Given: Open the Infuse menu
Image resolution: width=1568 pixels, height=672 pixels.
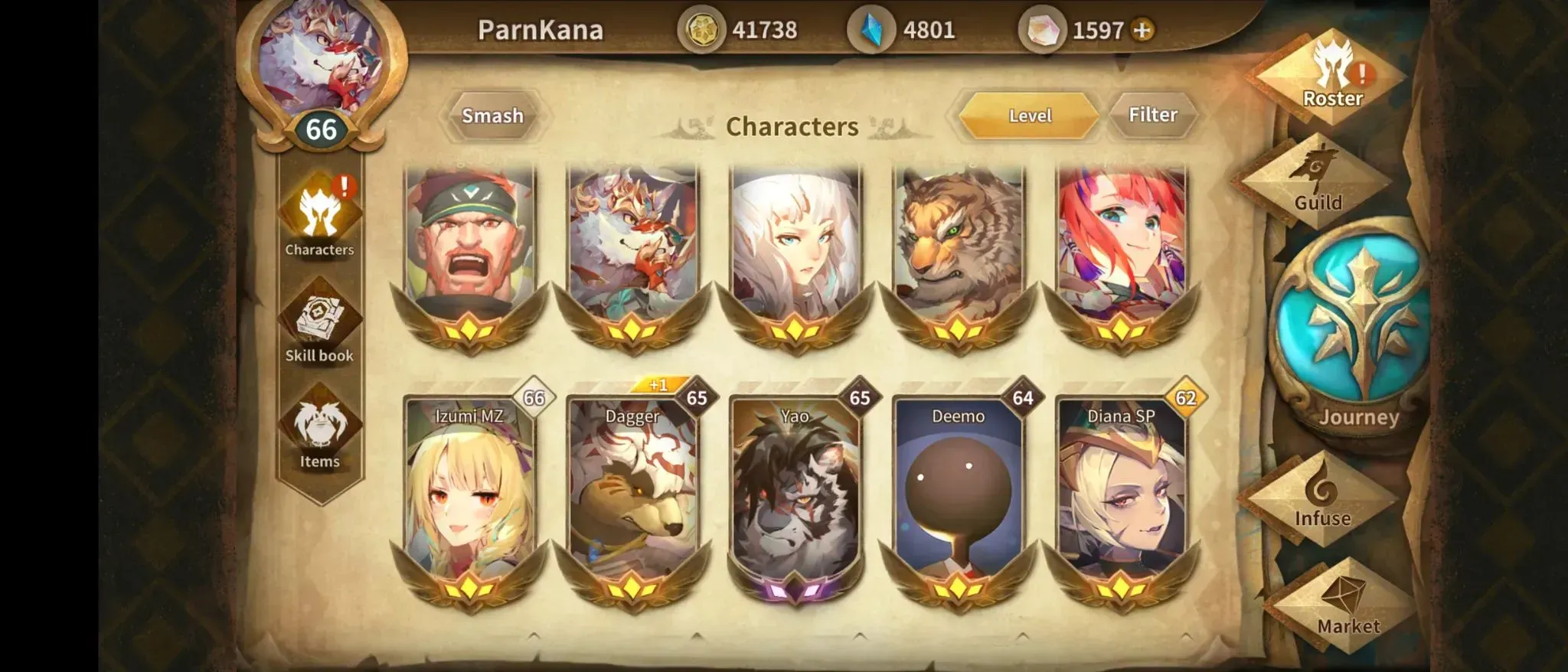Looking at the screenshot, I should (1322, 497).
